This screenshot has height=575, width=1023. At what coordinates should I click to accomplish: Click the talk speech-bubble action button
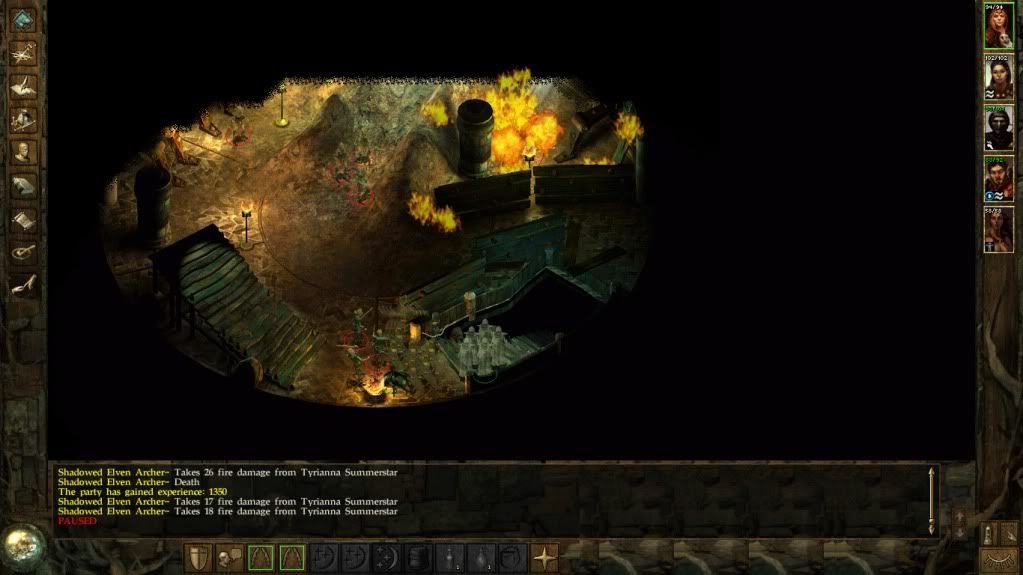(x=230, y=557)
